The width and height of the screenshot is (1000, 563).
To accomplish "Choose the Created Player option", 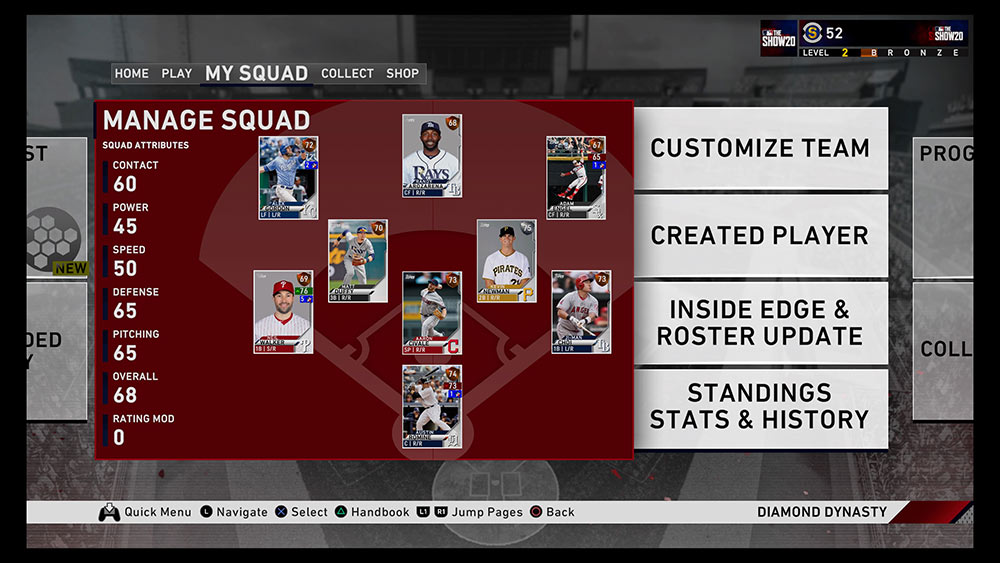I will point(760,236).
